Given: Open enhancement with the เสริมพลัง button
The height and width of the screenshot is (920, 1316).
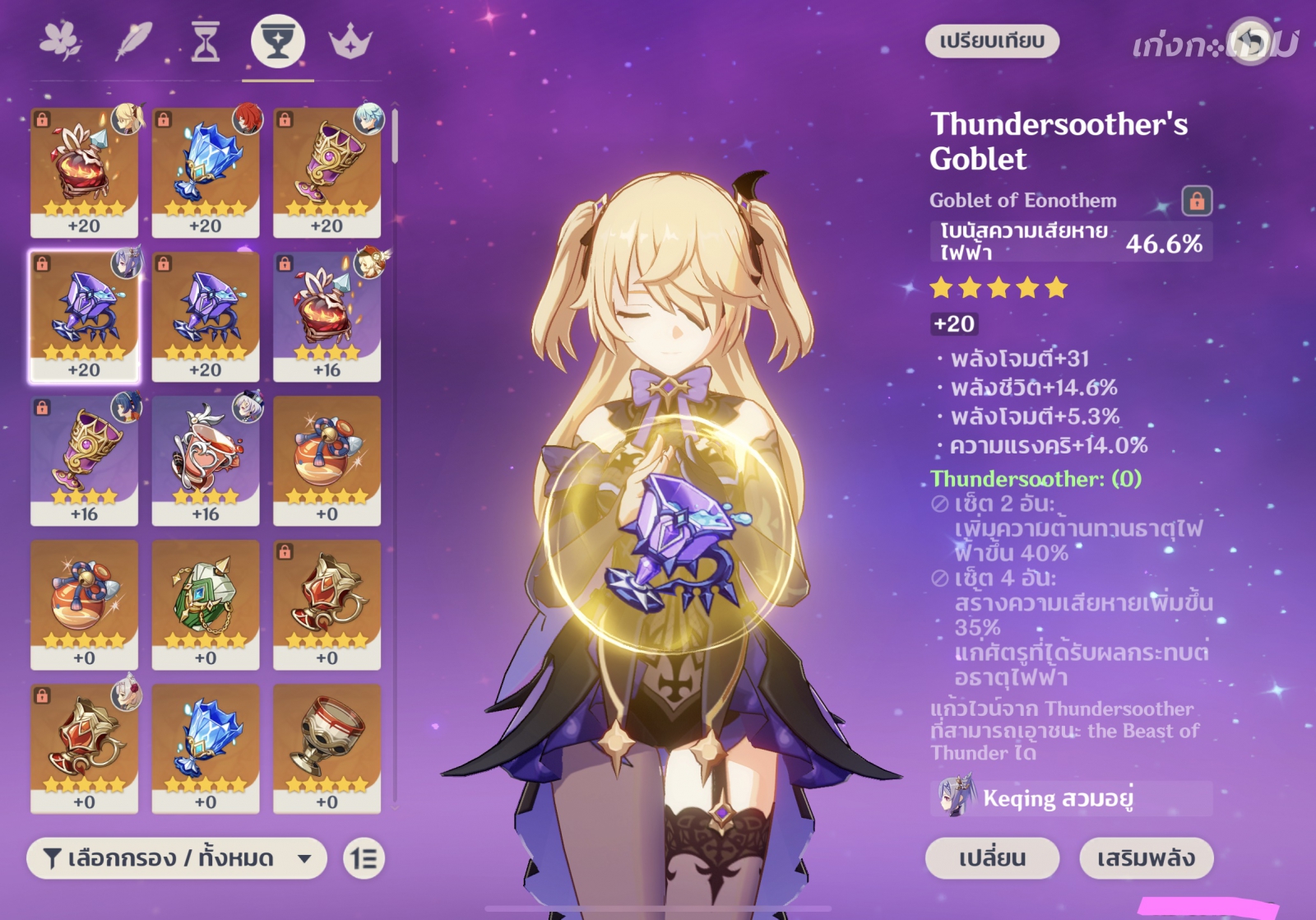Looking at the screenshot, I should (x=1146, y=858).
